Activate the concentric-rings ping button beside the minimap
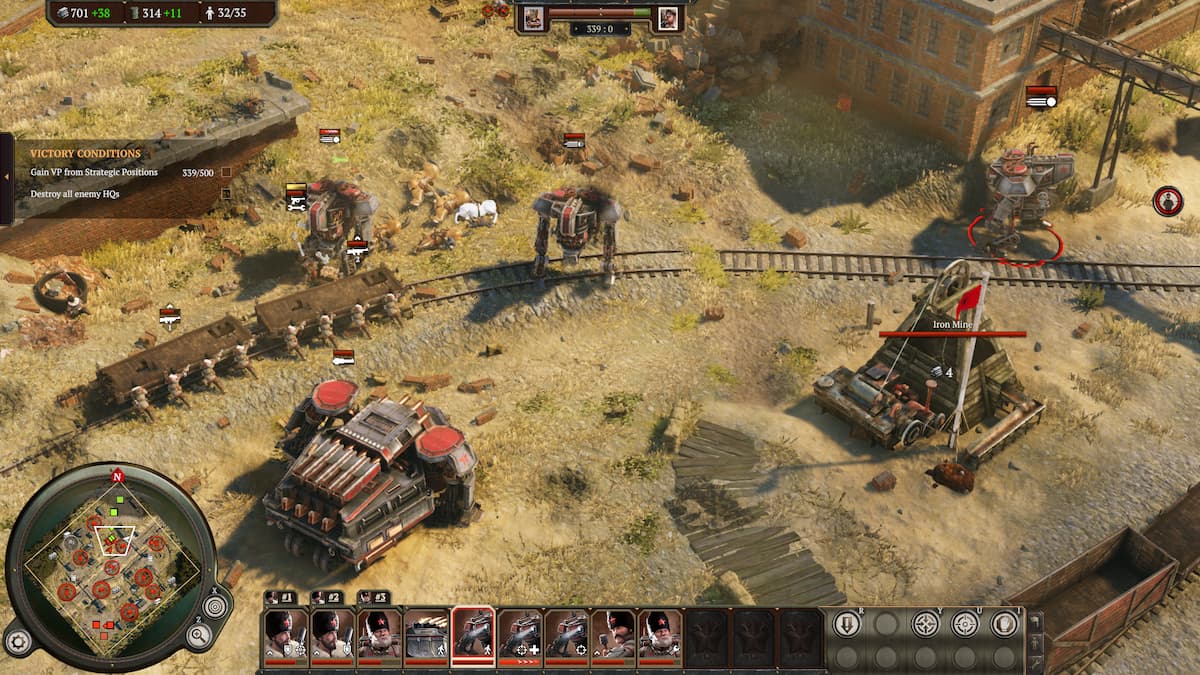 click(x=215, y=606)
